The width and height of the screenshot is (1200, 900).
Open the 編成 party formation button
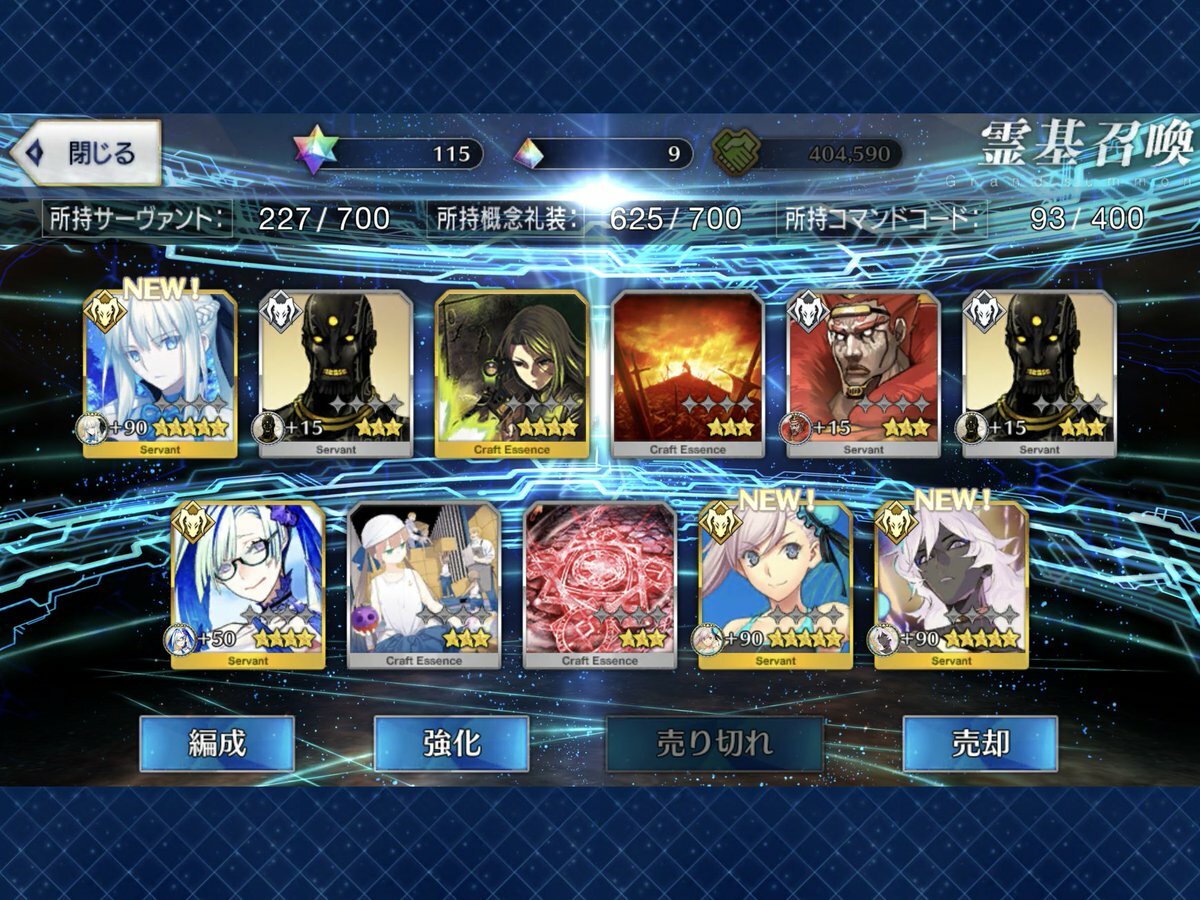(216, 743)
